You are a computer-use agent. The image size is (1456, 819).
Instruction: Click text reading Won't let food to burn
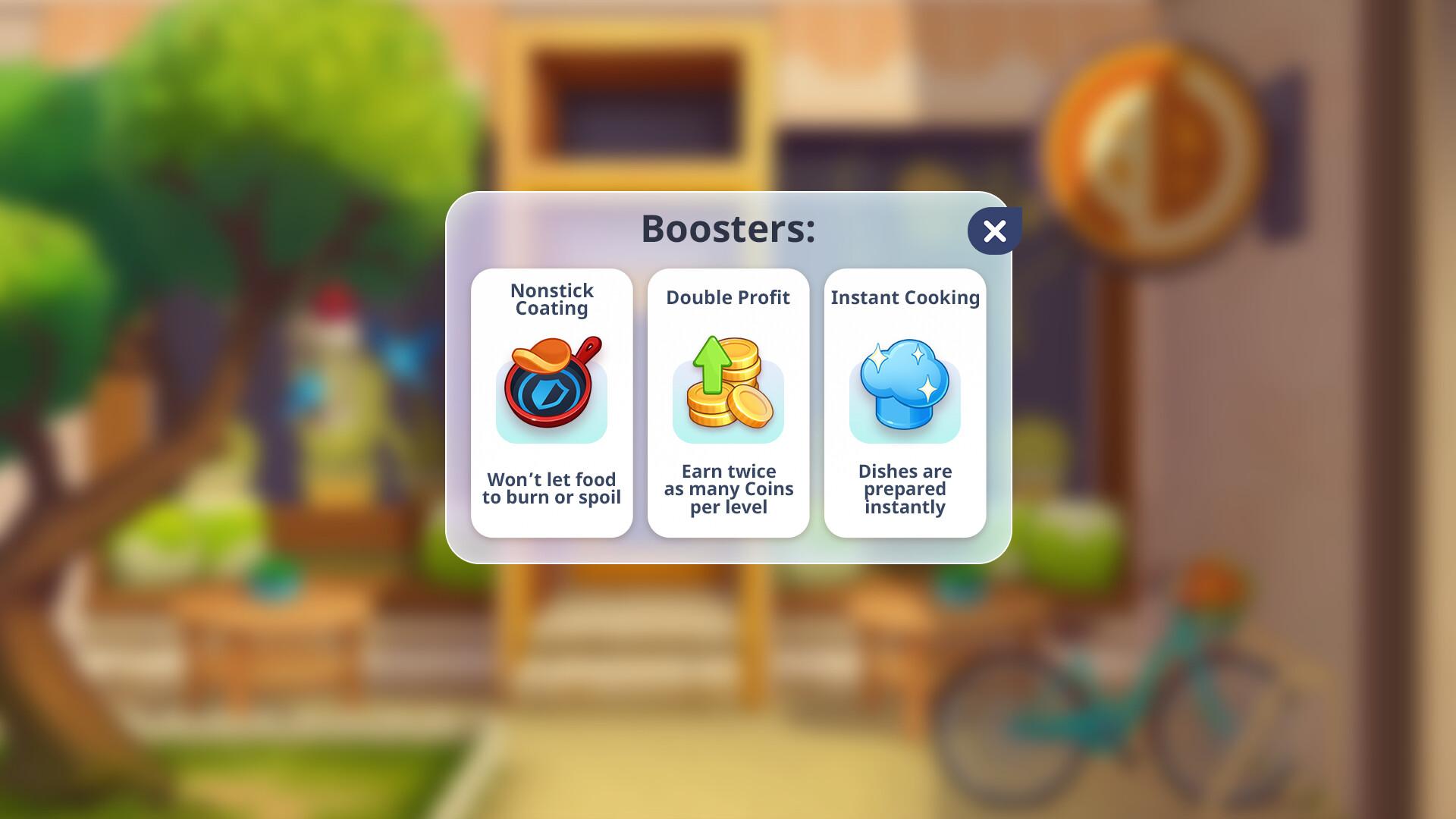click(551, 488)
